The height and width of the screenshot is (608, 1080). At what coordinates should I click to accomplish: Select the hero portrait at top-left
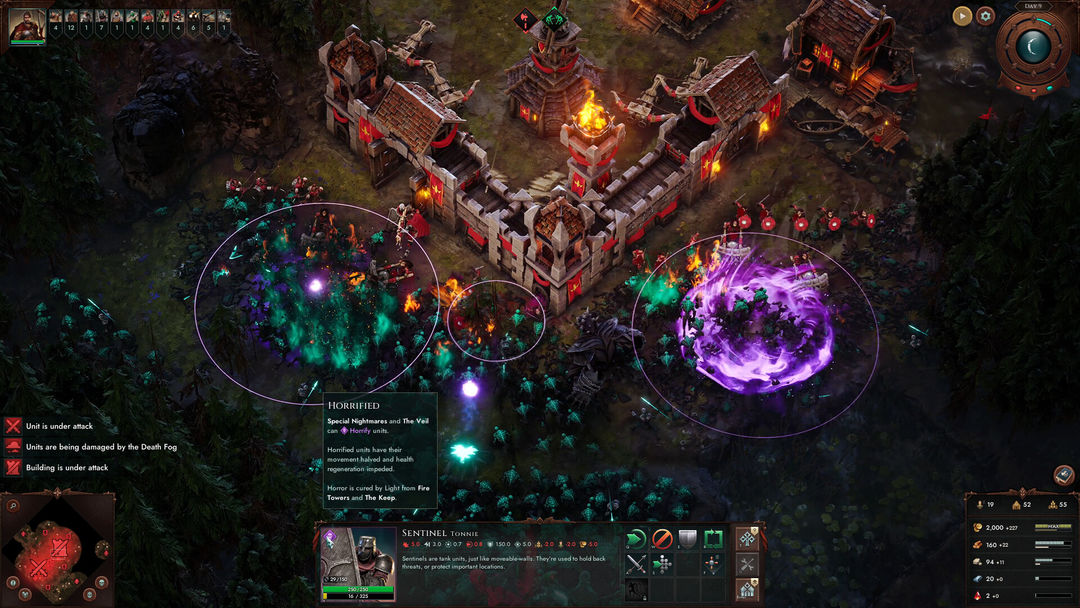click(27, 26)
